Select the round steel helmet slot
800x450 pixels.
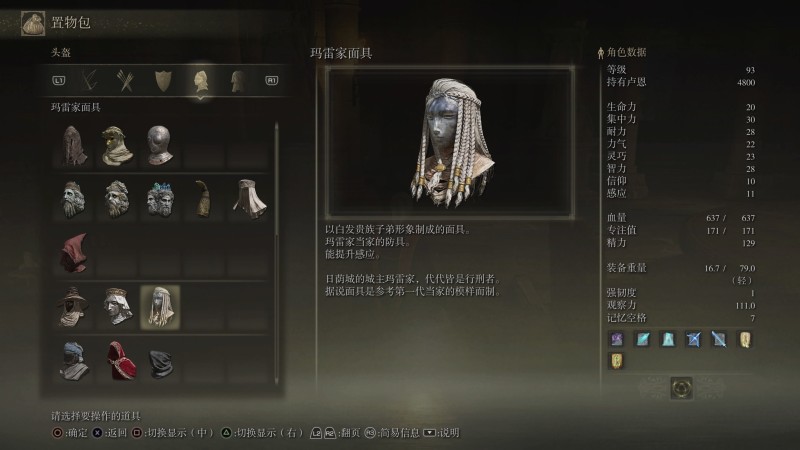click(160, 145)
